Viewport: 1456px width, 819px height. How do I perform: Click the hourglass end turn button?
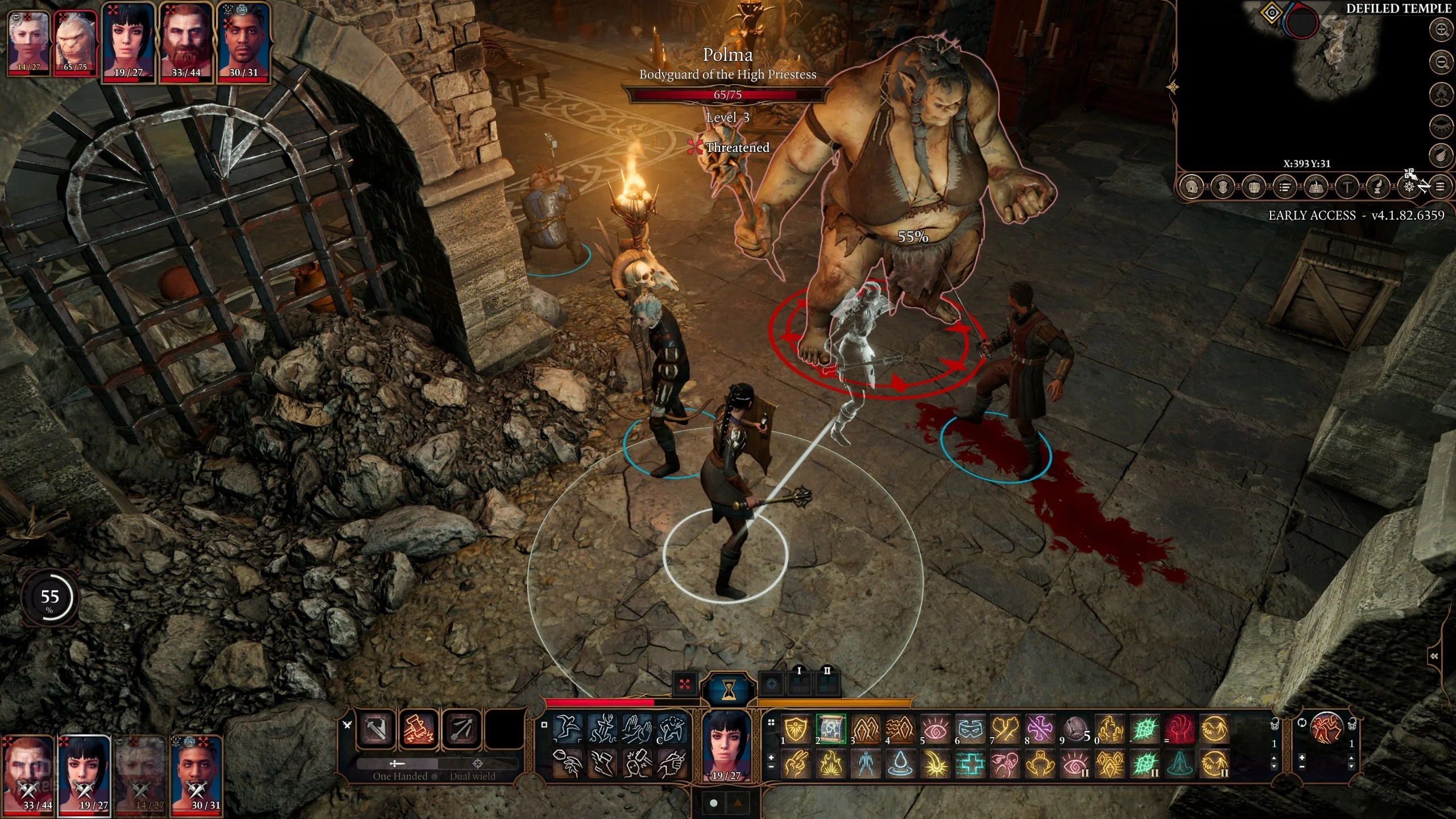pyautogui.click(x=728, y=689)
